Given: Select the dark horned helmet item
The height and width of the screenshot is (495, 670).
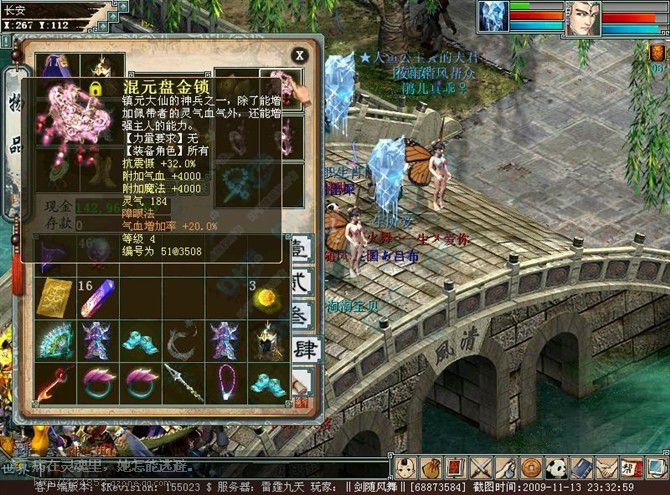Looking at the screenshot, I should click(267, 340).
